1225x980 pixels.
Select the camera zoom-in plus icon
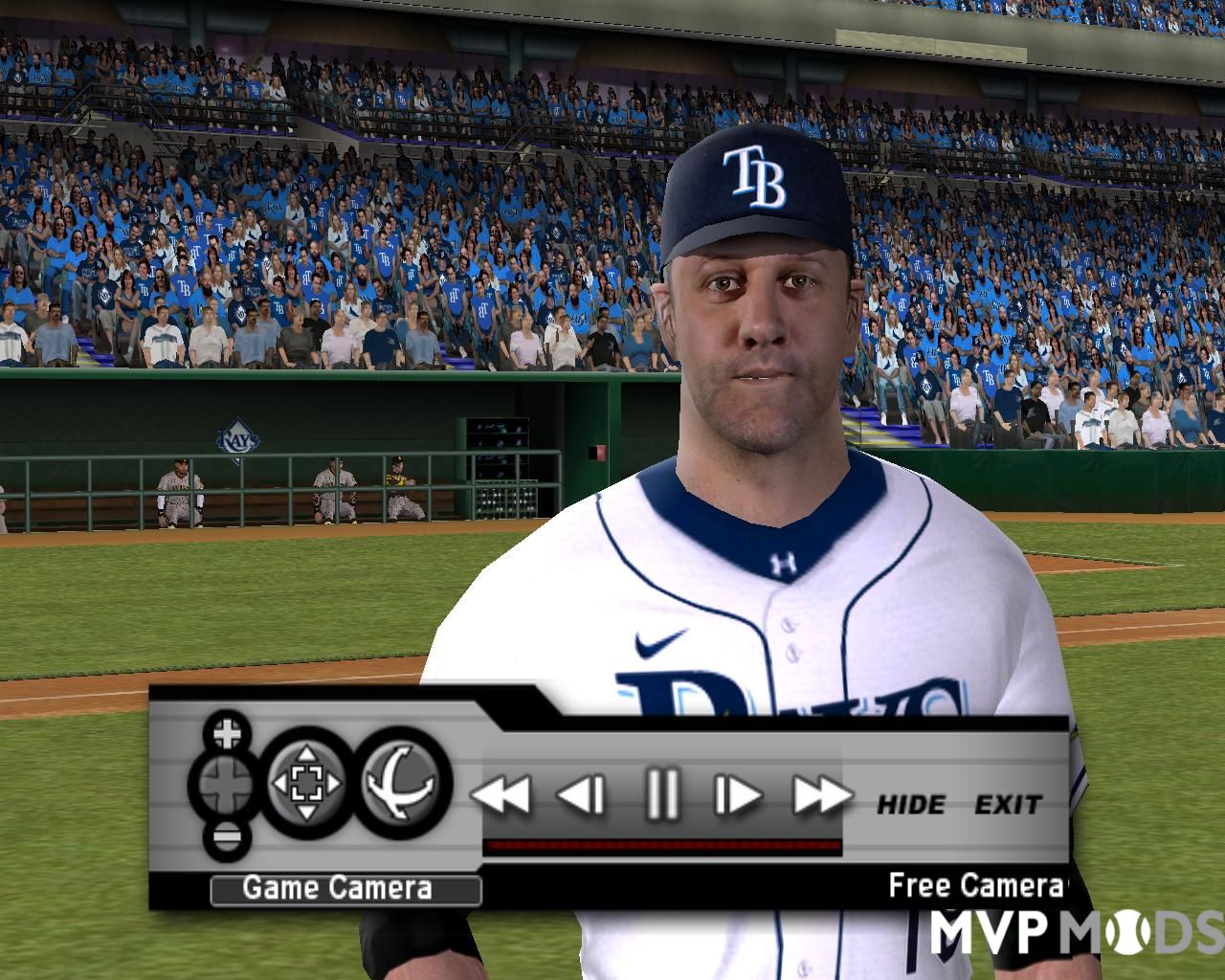click(x=229, y=734)
